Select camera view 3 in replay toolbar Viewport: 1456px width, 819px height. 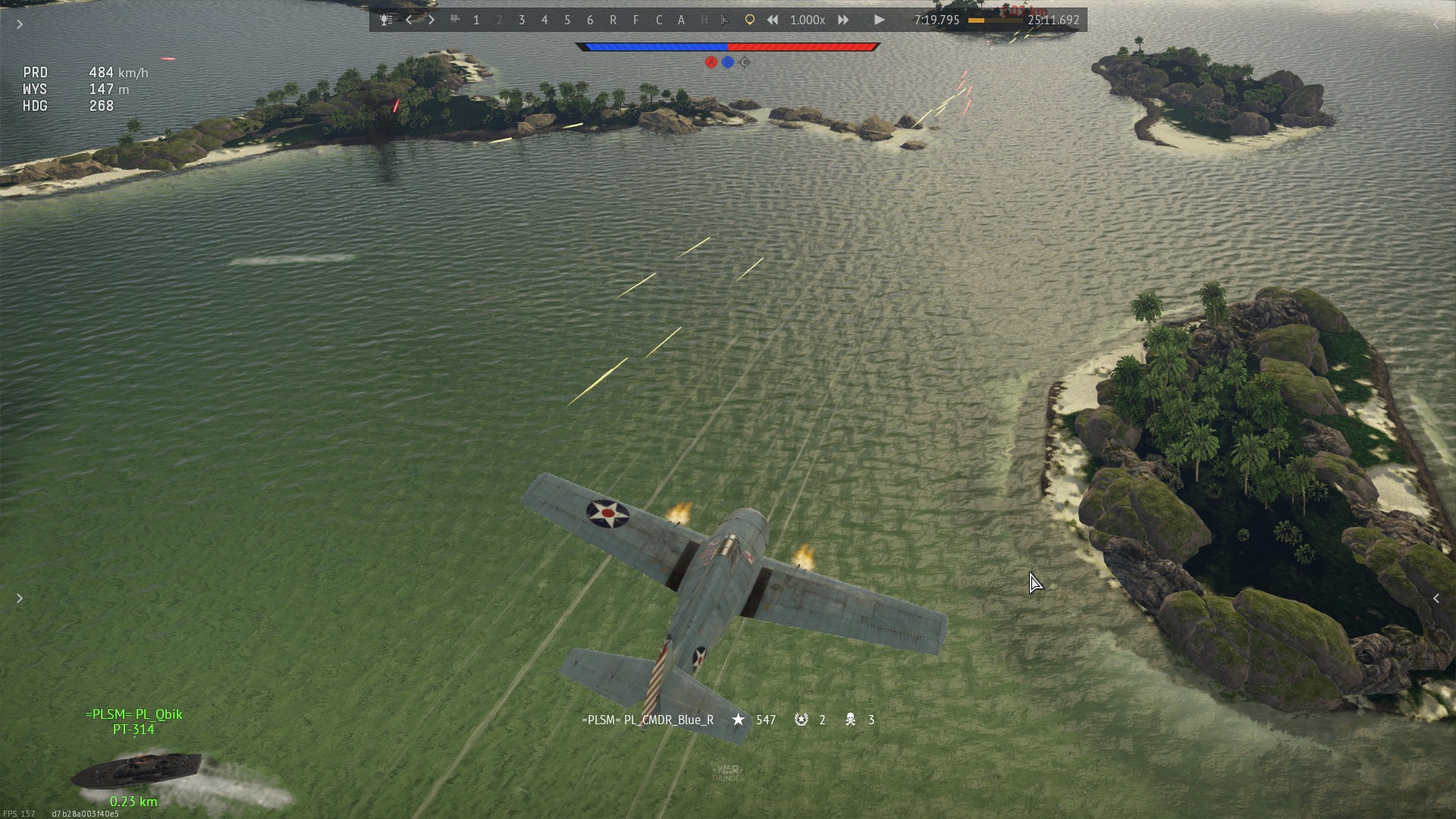coord(522,20)
